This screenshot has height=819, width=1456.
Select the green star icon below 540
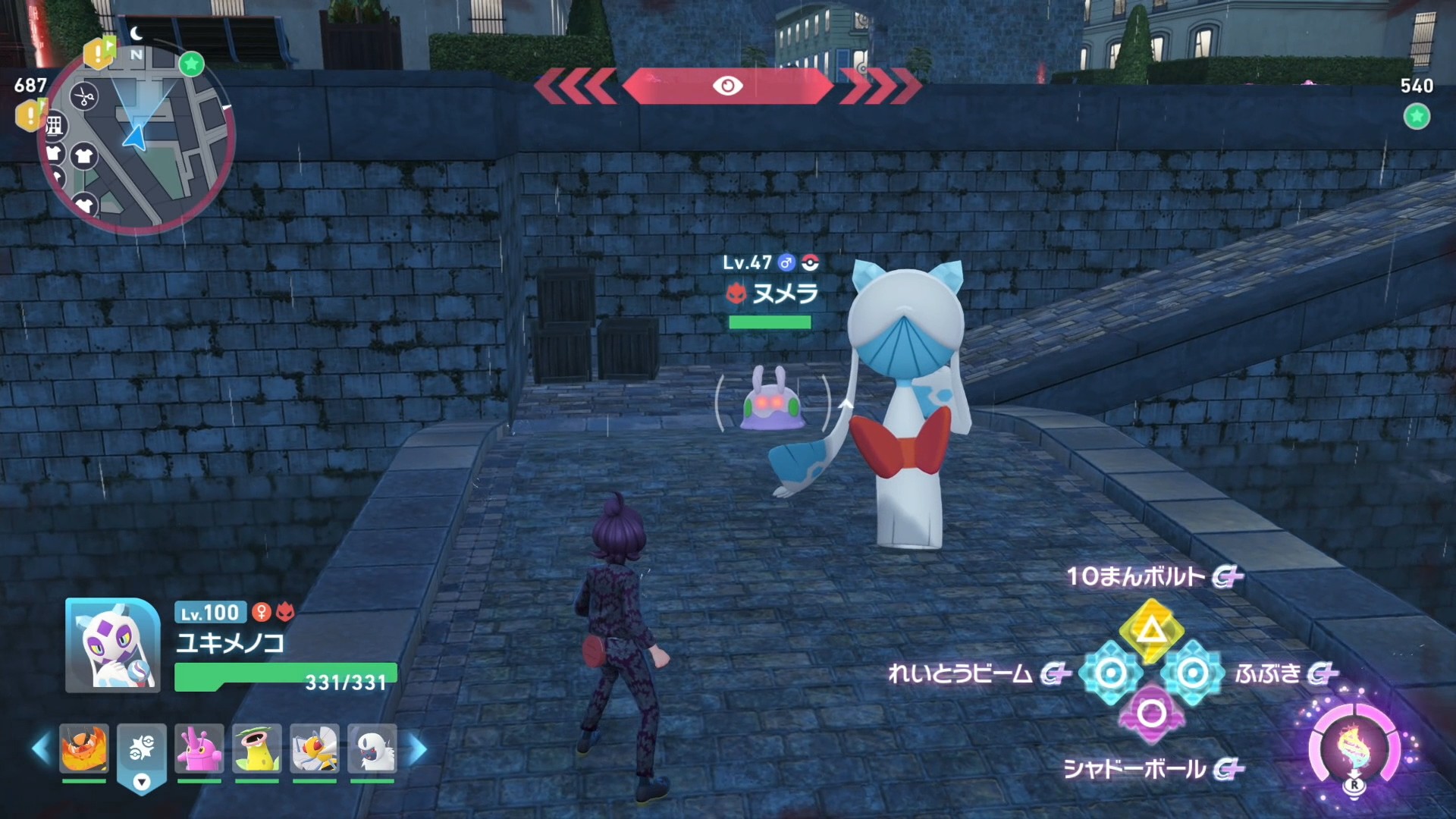pyautogui.click(x=1417, y=117)
